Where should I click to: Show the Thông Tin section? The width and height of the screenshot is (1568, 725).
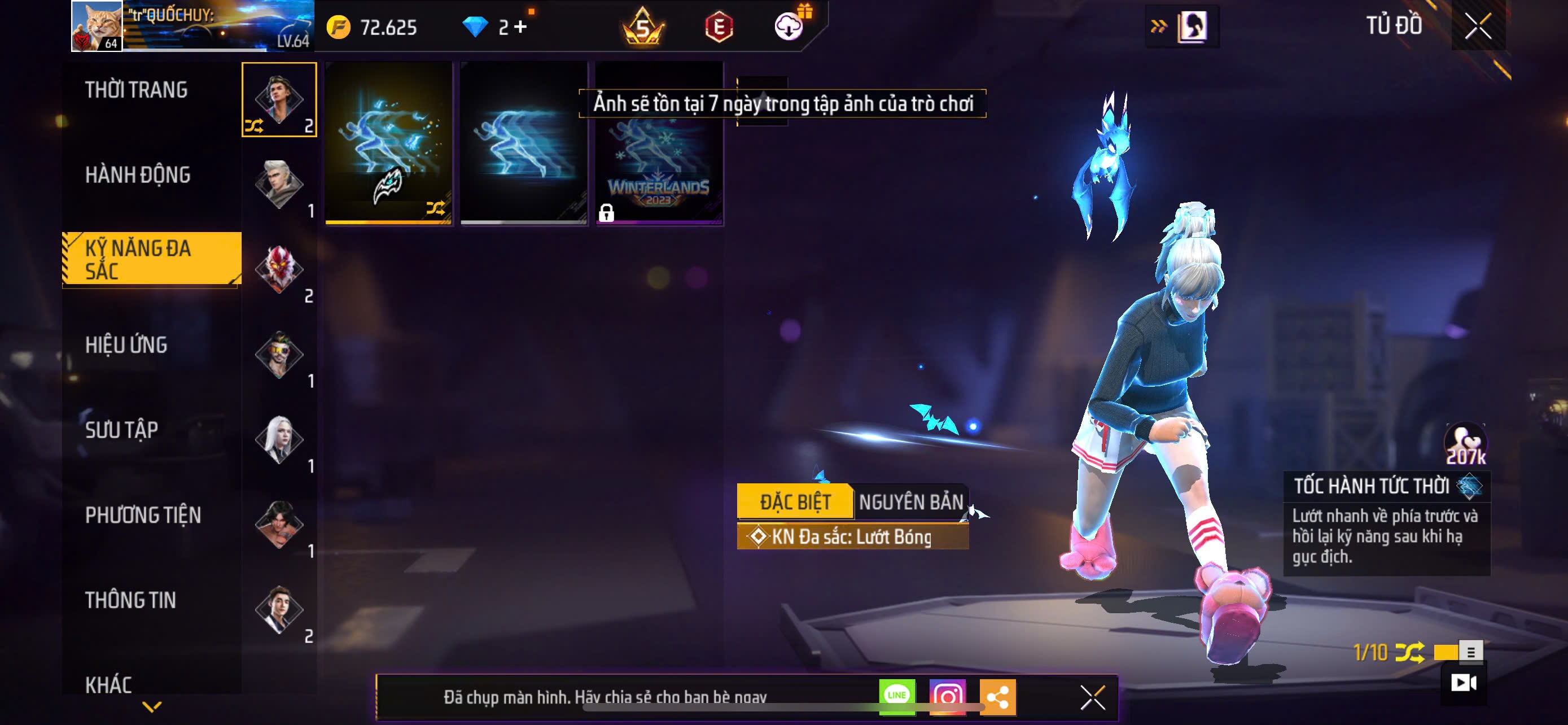pyautogui.click(x=131, y=600)
